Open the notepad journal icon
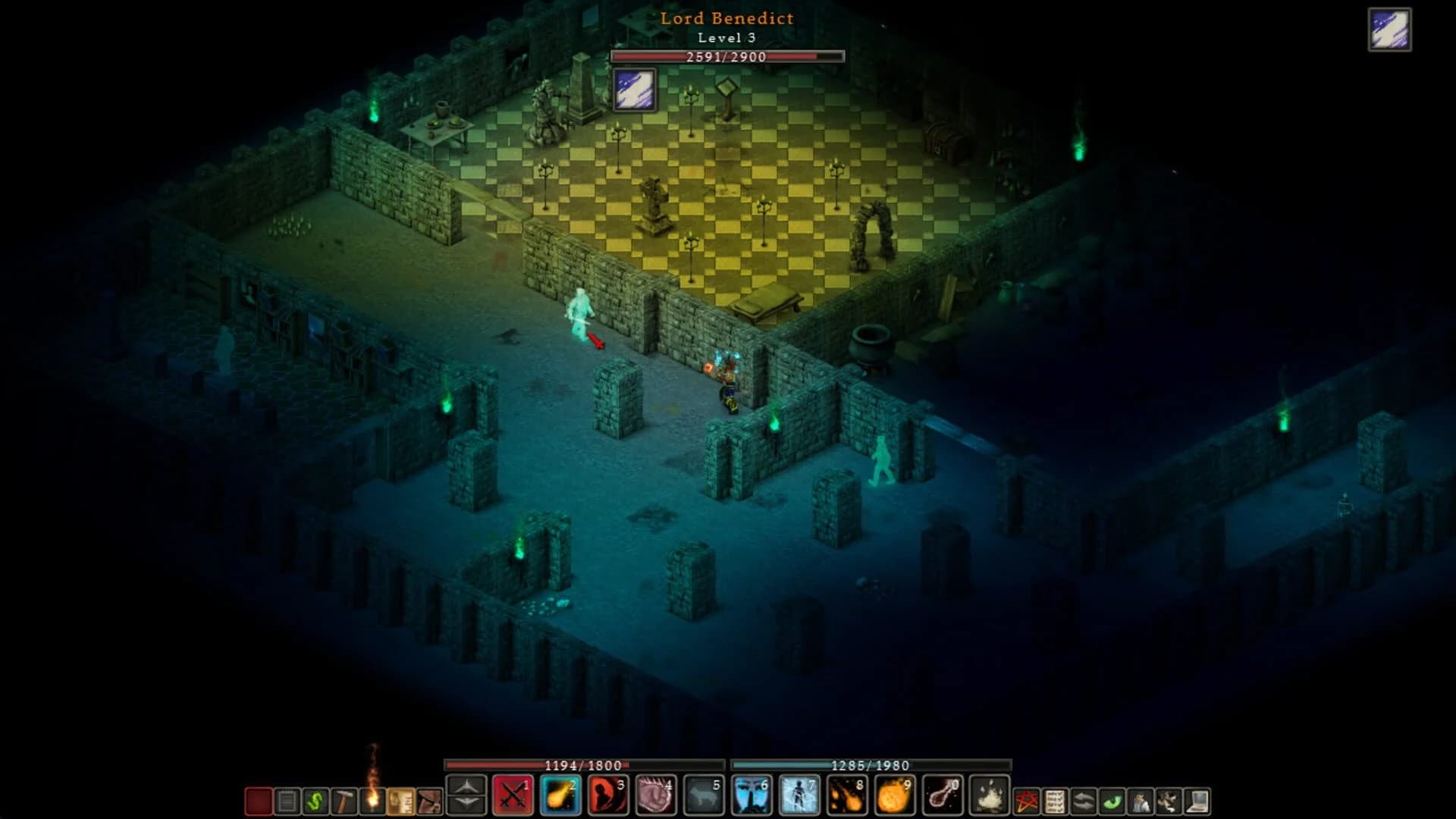Viewport: 1456px width, 819px height. 289,802
